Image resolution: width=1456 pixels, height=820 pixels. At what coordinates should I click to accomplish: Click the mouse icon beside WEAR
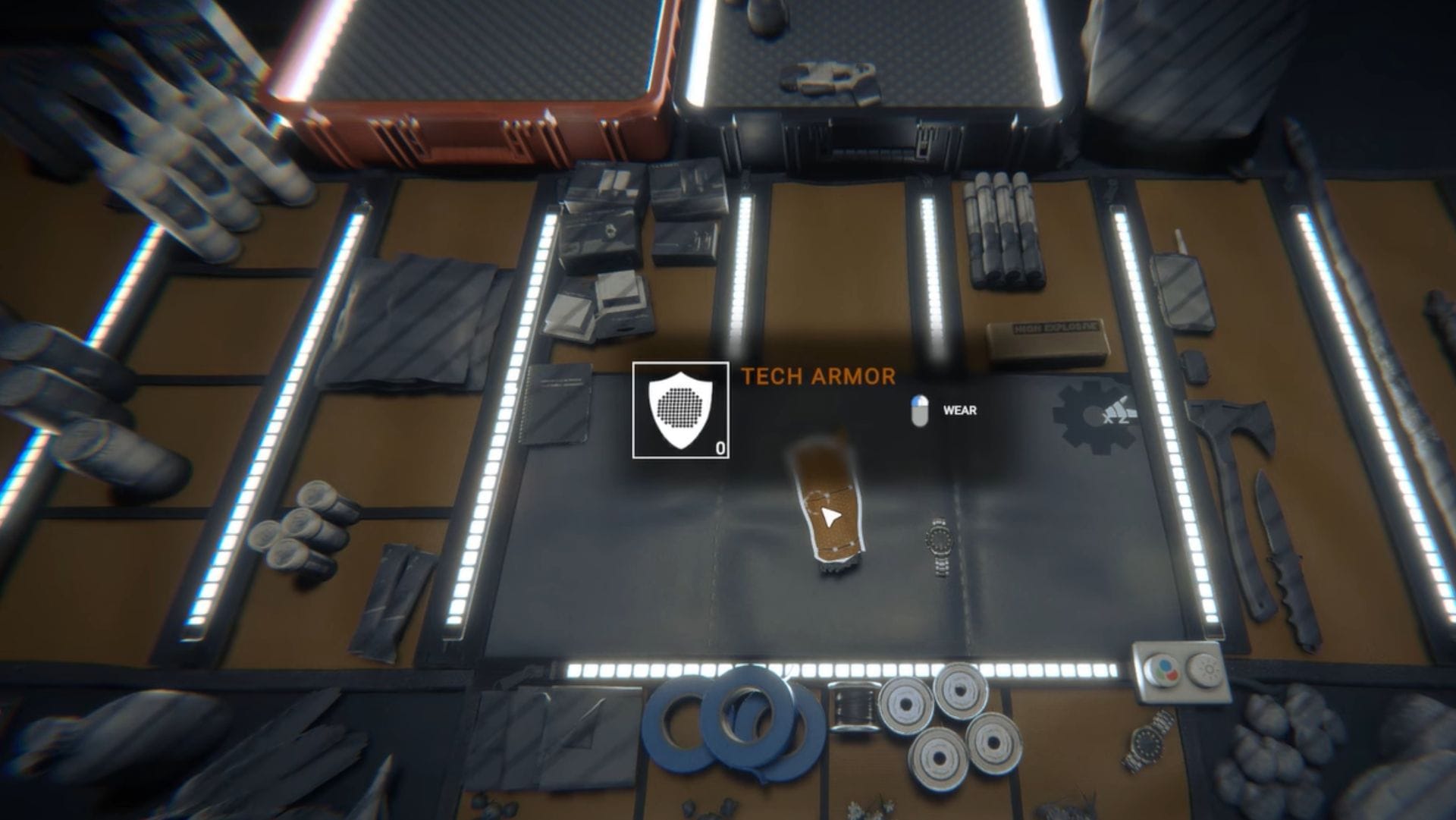pyautogui.click(x=918, y=411)
